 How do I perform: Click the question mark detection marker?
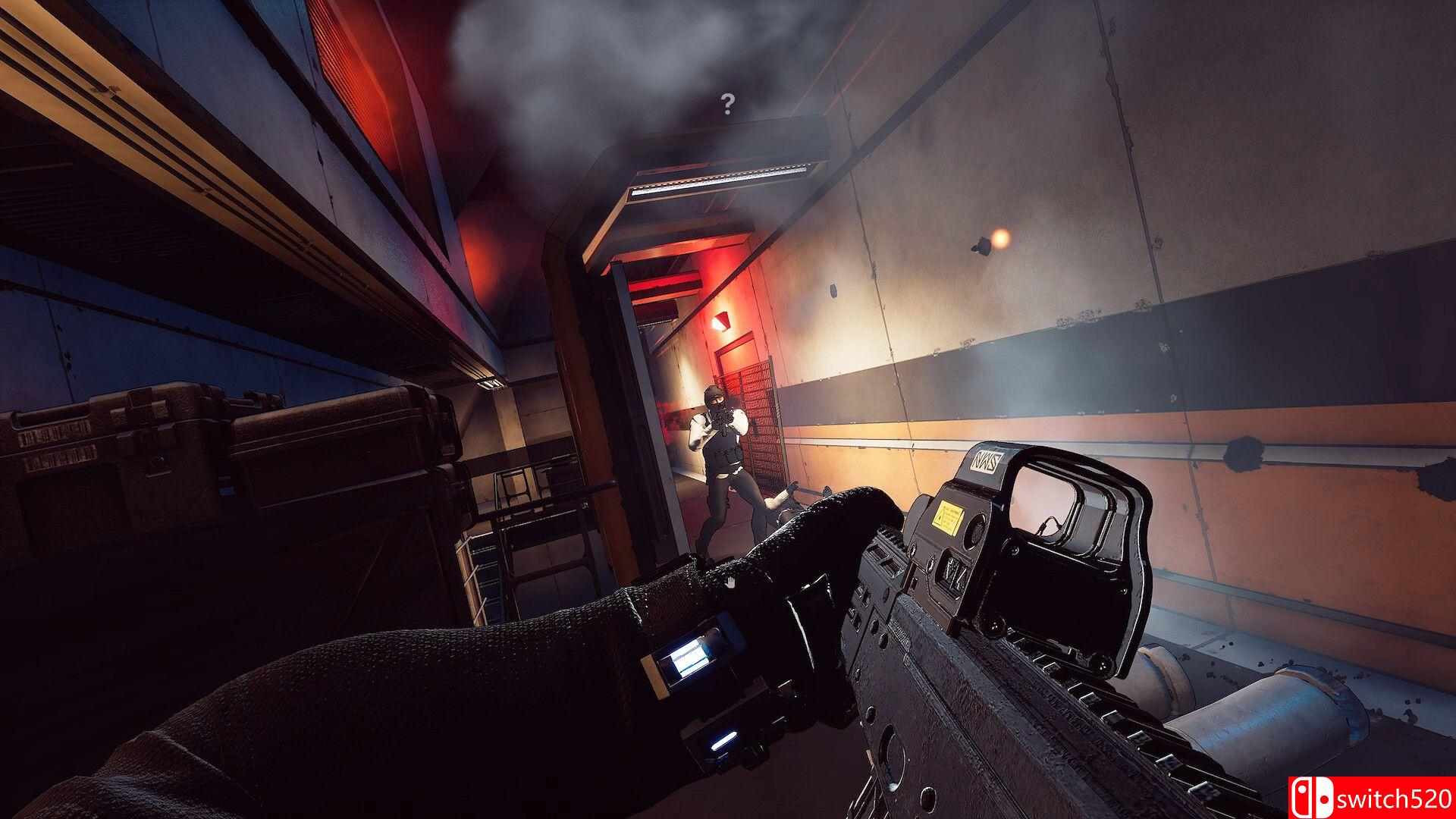(728, 103)
